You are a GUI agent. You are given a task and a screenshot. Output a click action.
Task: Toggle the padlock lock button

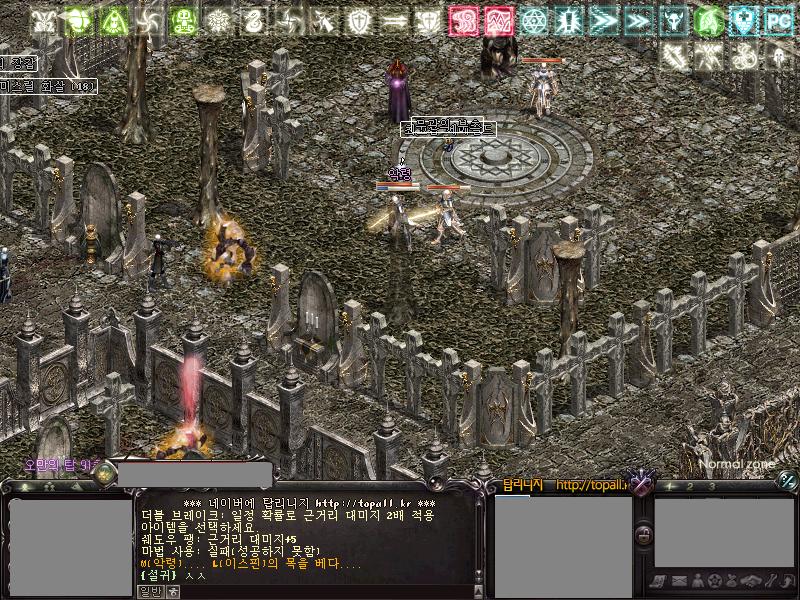pyautogui.click(x=645, y=536)
